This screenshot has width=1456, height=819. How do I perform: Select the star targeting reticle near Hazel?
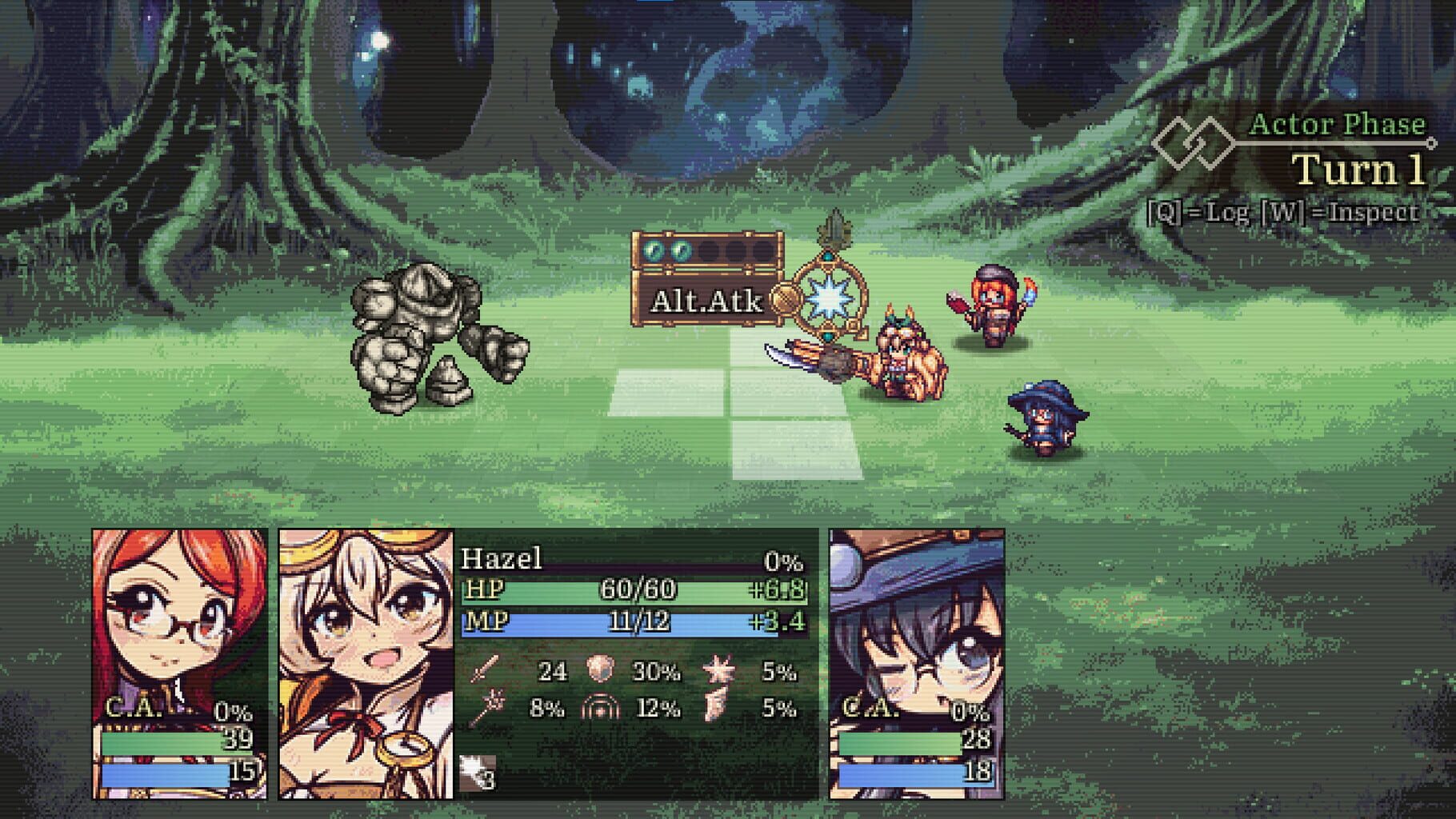pyautogui.click(x=828, y=300)
